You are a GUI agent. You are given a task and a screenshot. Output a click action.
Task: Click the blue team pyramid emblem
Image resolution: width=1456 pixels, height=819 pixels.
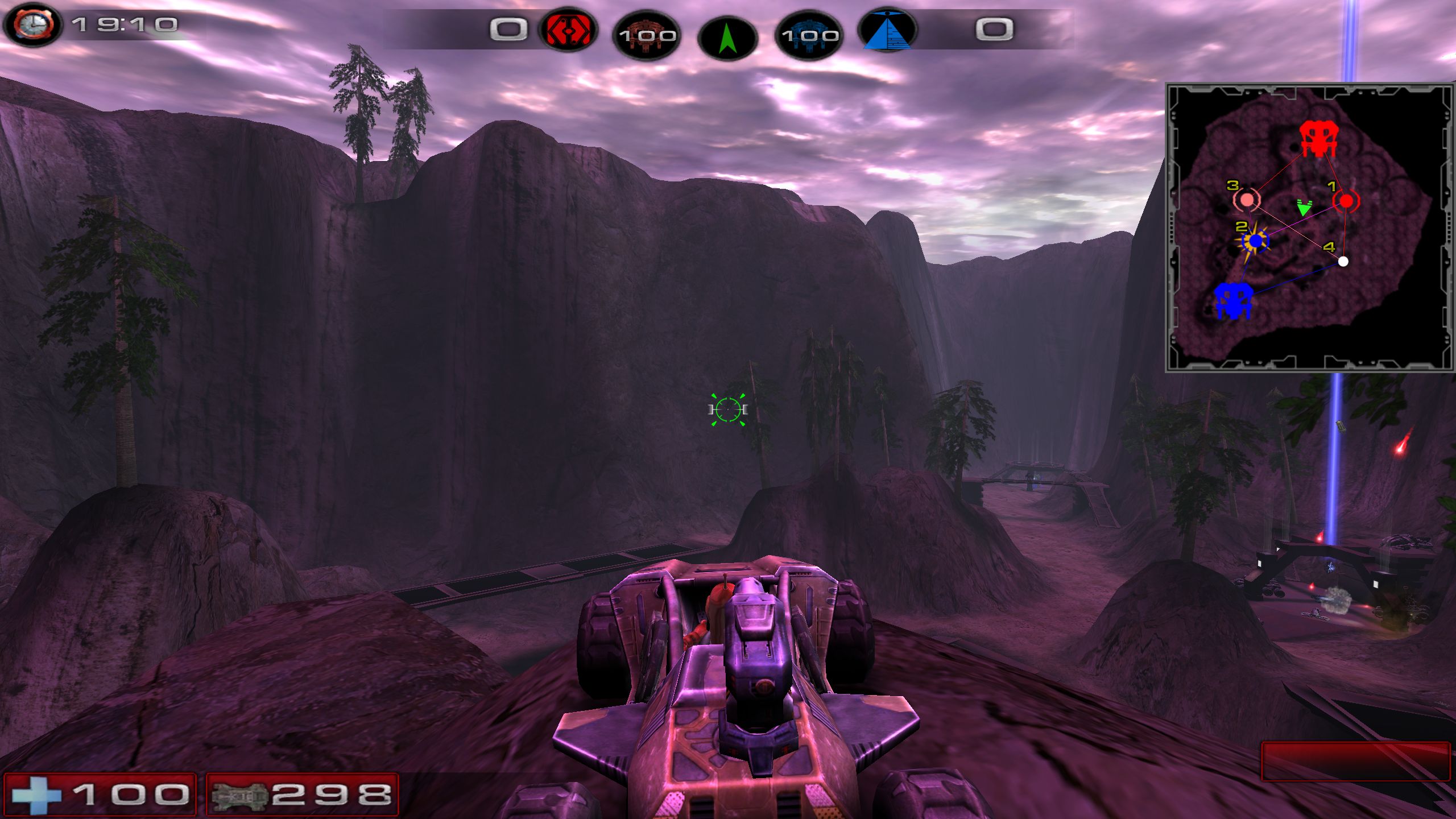(887, 30)
